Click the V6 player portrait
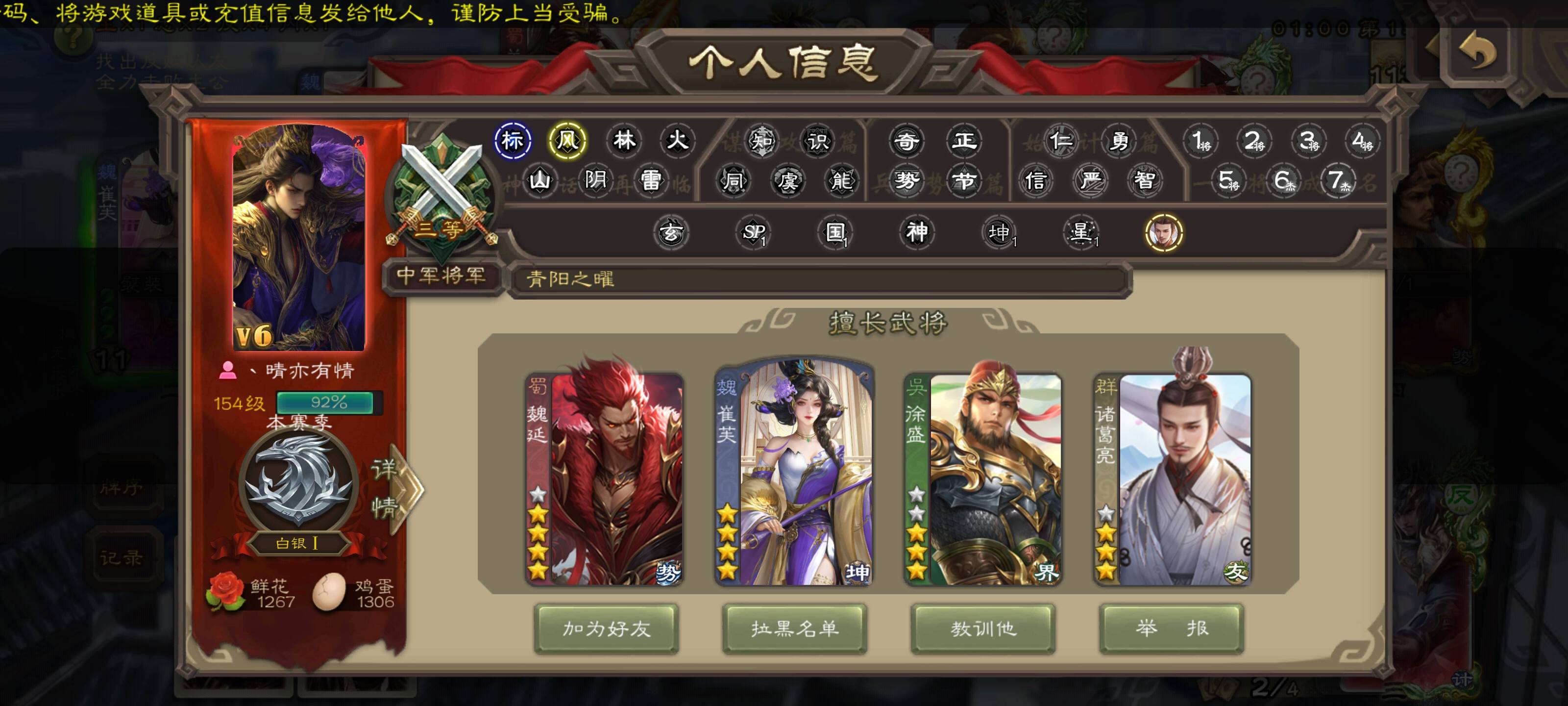The image size is (1568, 706). pyautogui.click(x=298, y=238)
